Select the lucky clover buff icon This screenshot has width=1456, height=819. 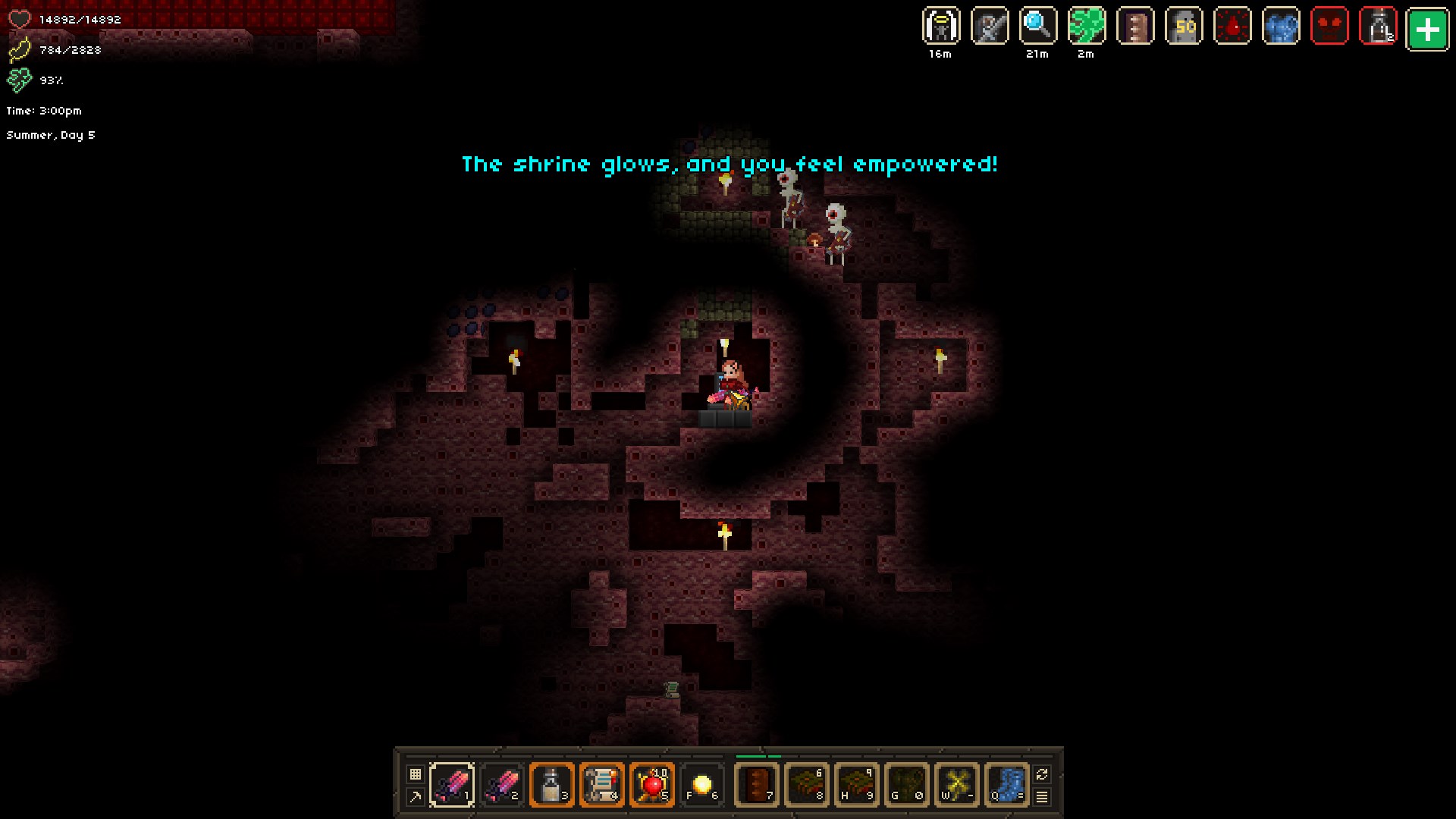(x=1087, y=25)
